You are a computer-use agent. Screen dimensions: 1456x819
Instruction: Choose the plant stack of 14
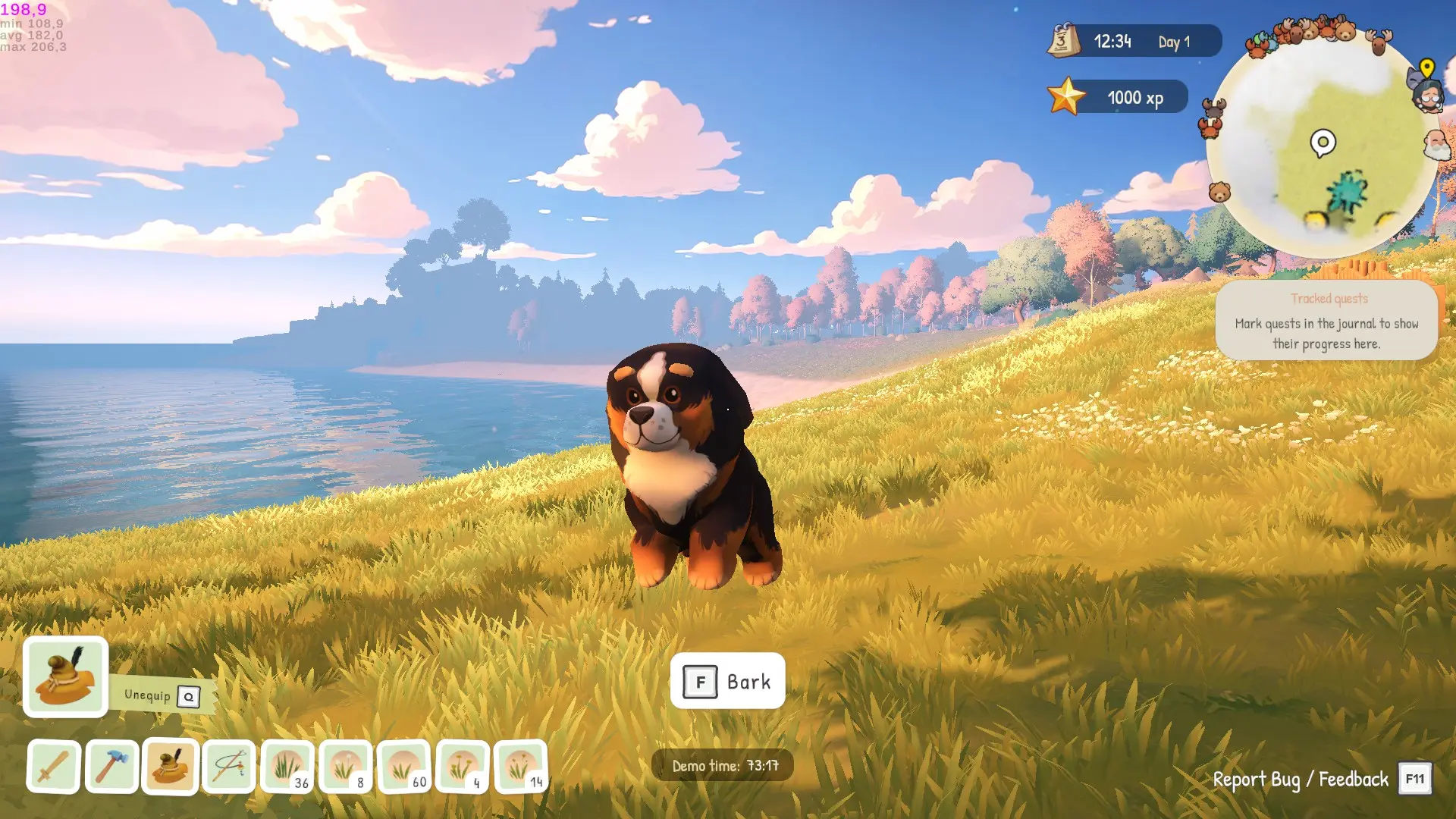521,767
